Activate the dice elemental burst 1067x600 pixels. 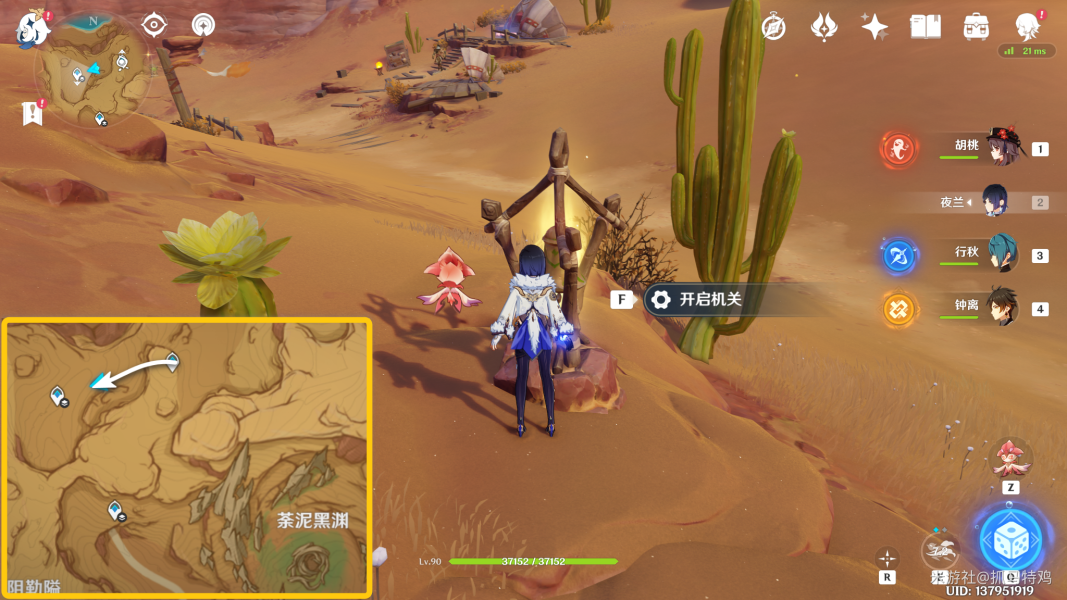(x=1011, y=540)
